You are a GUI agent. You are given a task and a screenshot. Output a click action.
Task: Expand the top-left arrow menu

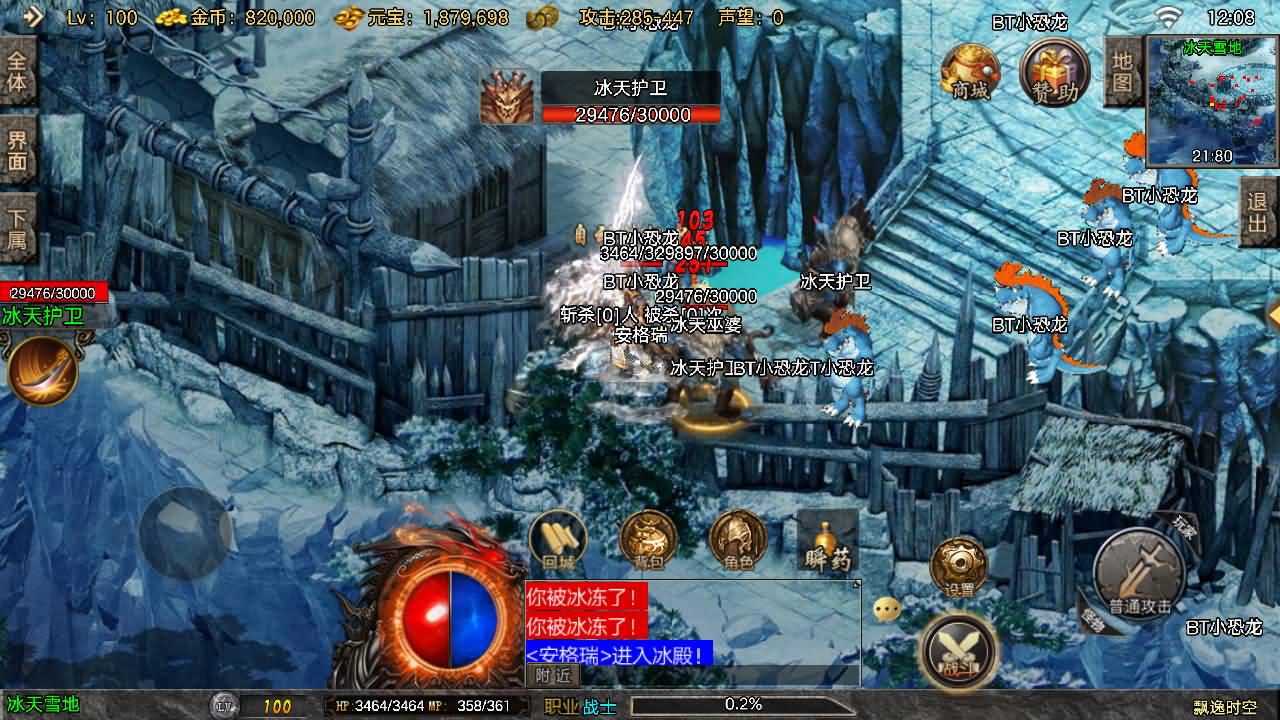[32, 16]
